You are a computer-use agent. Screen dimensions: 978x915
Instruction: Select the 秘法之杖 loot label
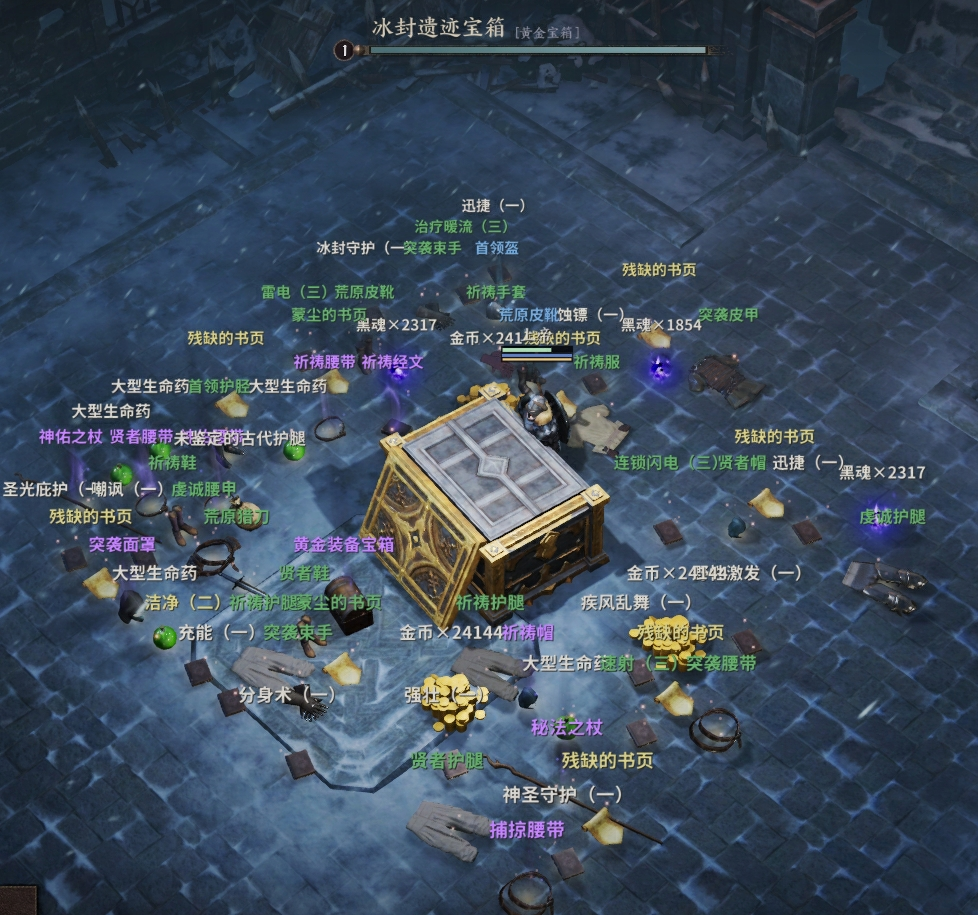(567, 727)
